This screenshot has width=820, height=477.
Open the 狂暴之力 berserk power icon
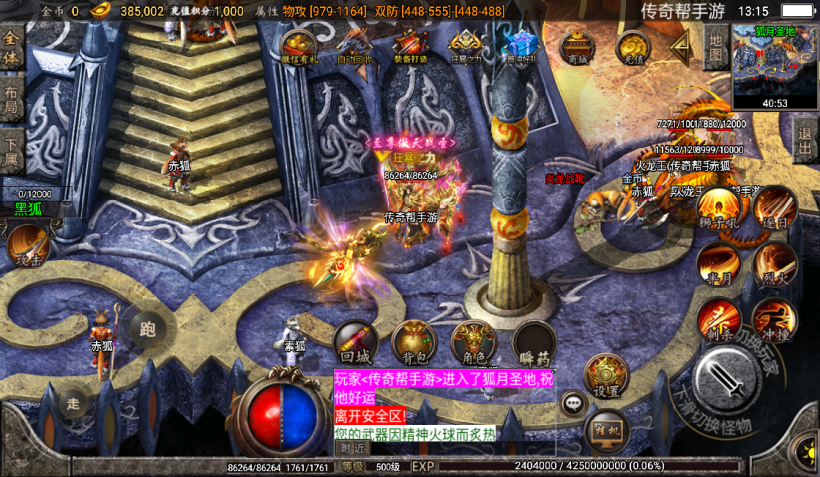pyautogui.click(x=464, y=46)
